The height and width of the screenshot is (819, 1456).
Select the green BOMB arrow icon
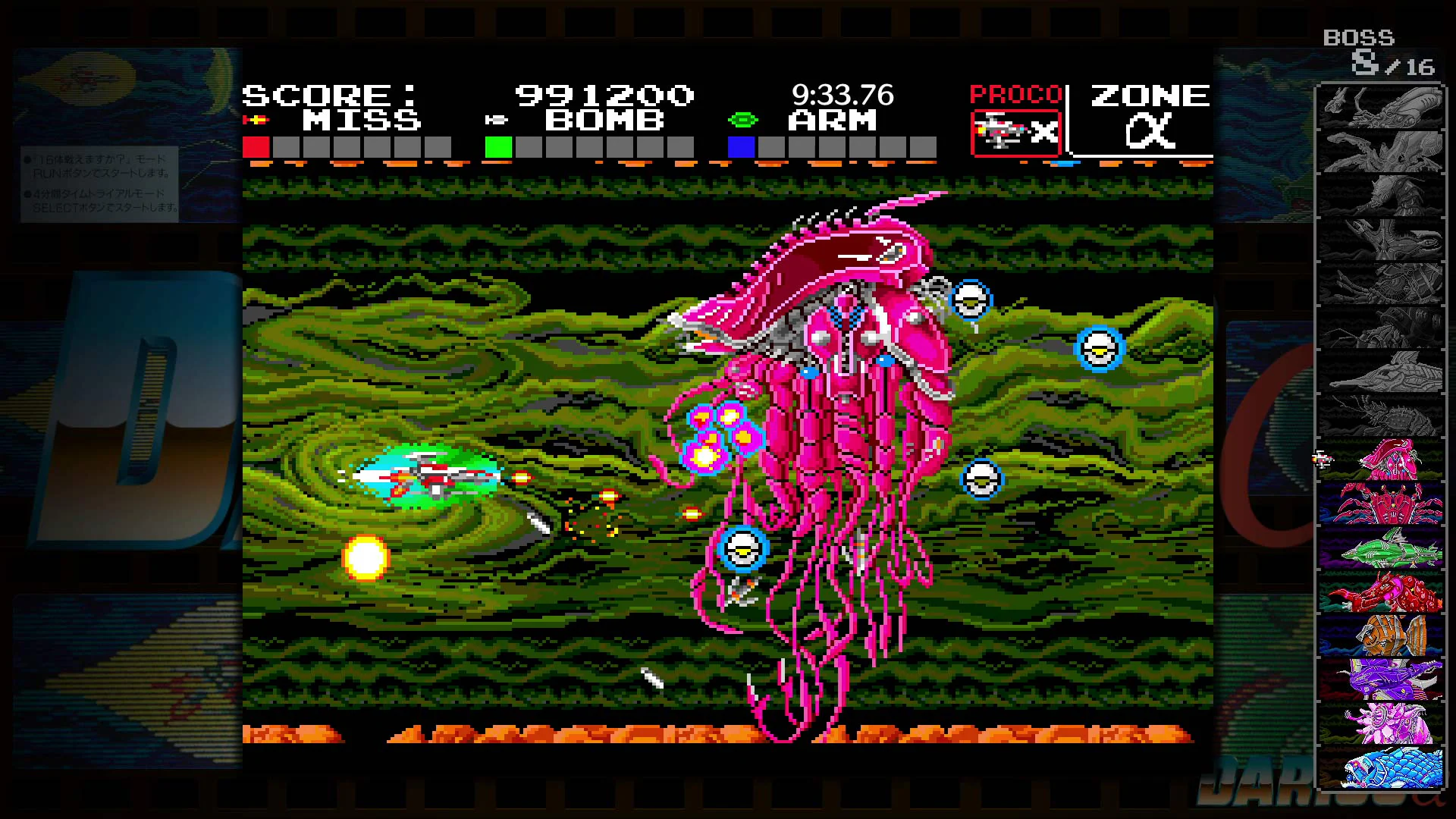pyautogui.click(x=498, y=119)
